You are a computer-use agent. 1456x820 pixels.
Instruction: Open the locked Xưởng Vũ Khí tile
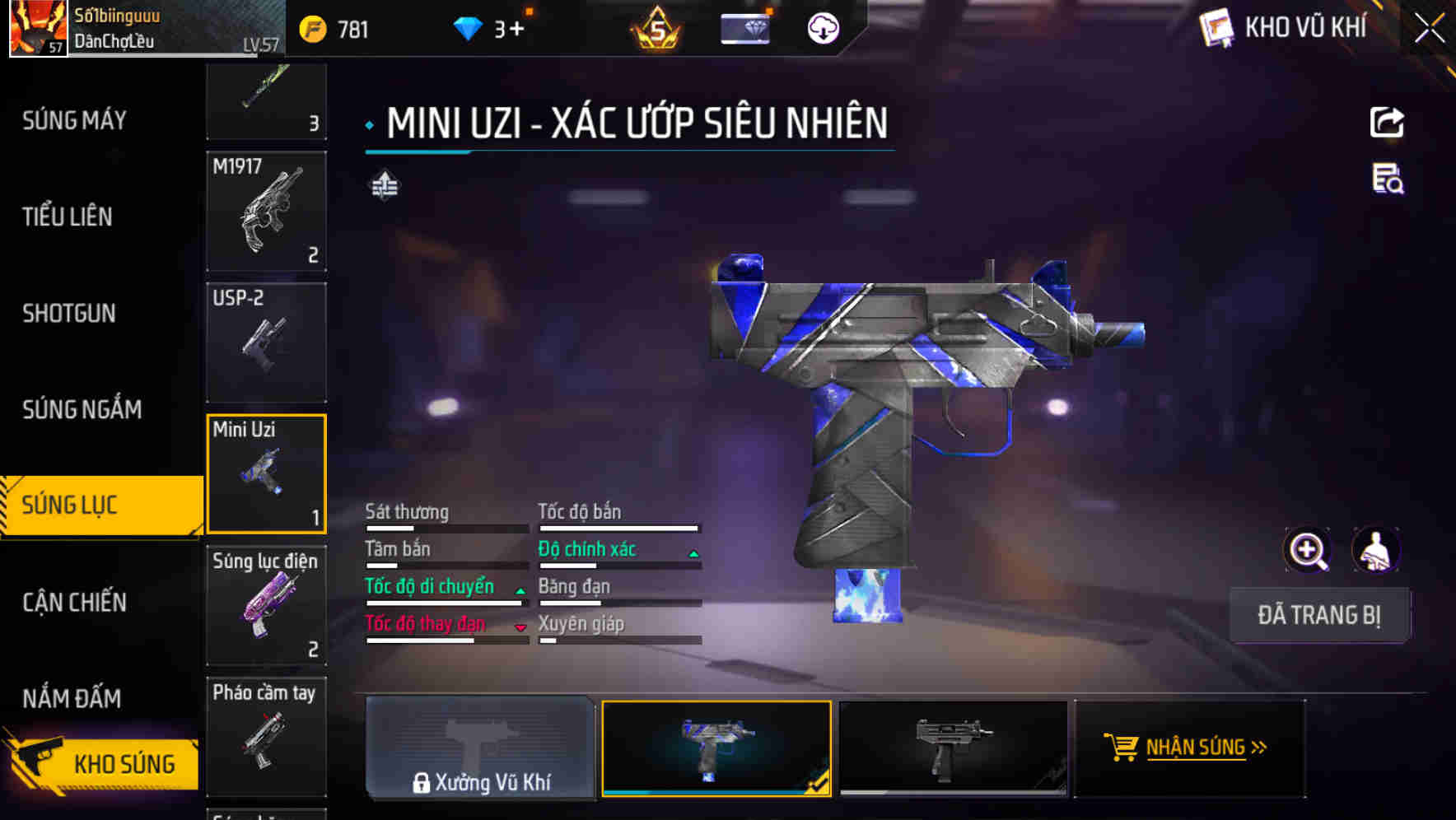pos(480,748)
